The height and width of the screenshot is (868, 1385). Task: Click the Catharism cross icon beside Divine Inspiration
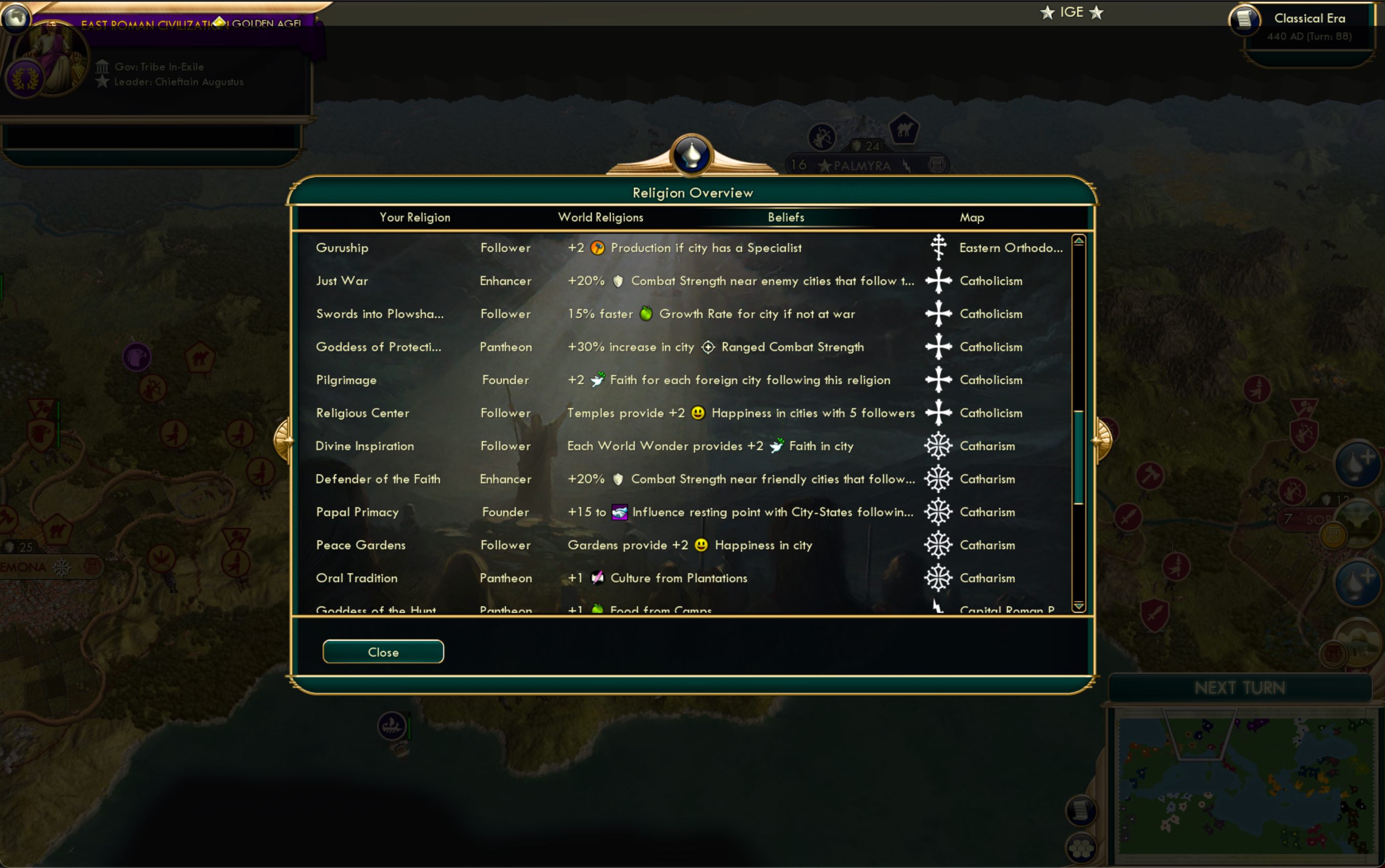(939, 446)
